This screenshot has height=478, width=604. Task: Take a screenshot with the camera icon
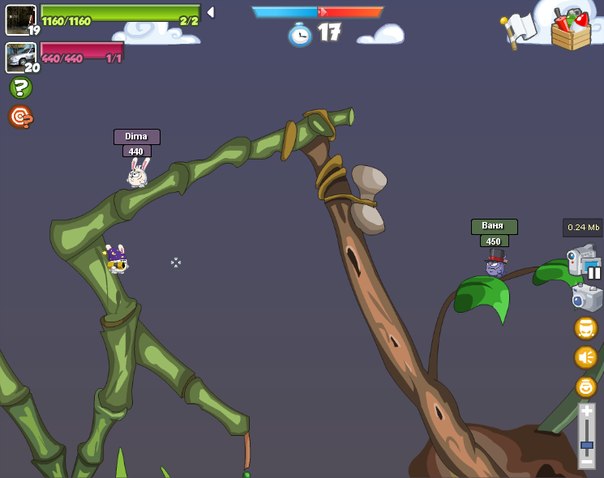click(x=586, y=297)
